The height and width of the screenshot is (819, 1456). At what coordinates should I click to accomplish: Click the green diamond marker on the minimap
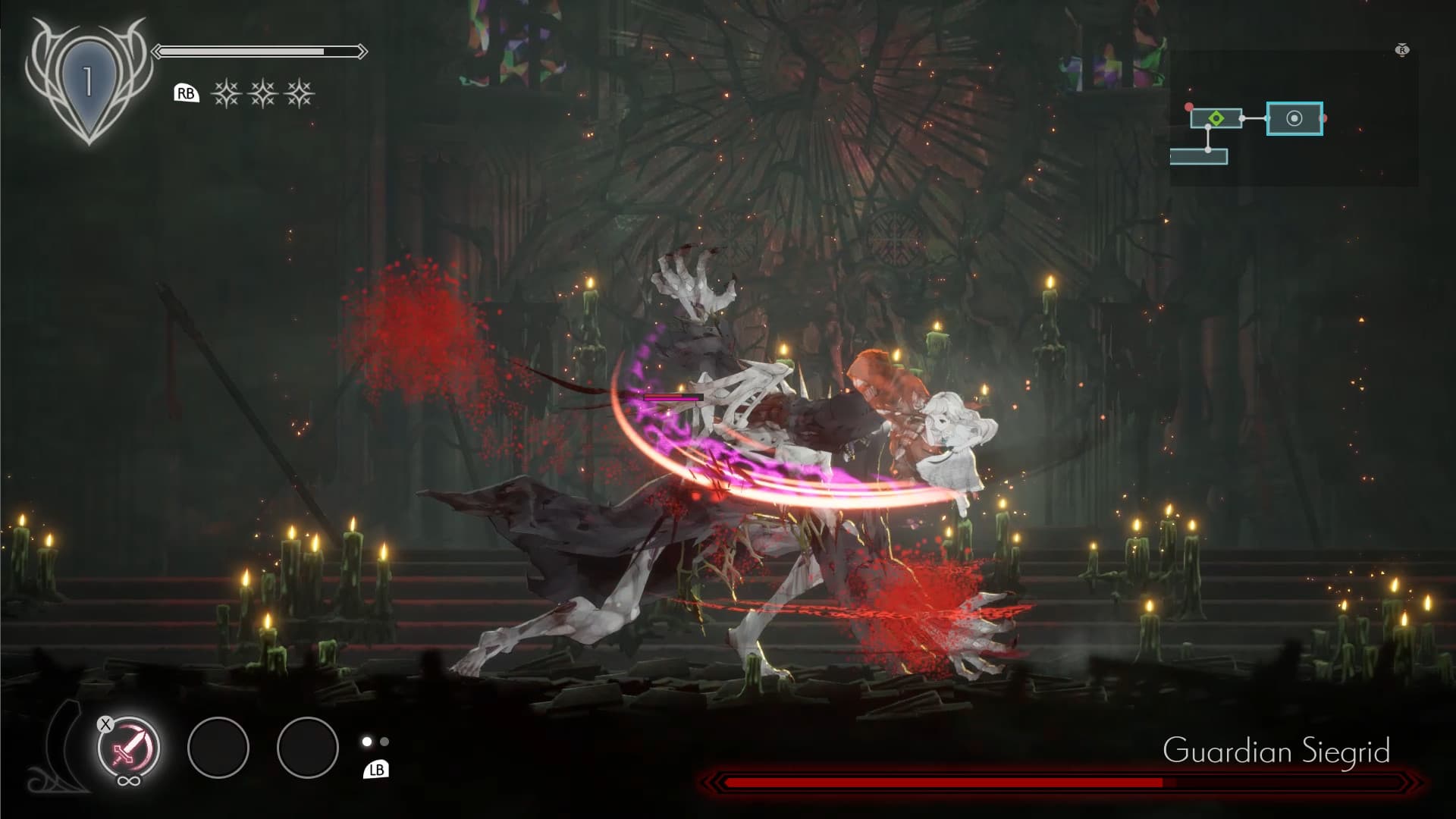[1216, 119]
